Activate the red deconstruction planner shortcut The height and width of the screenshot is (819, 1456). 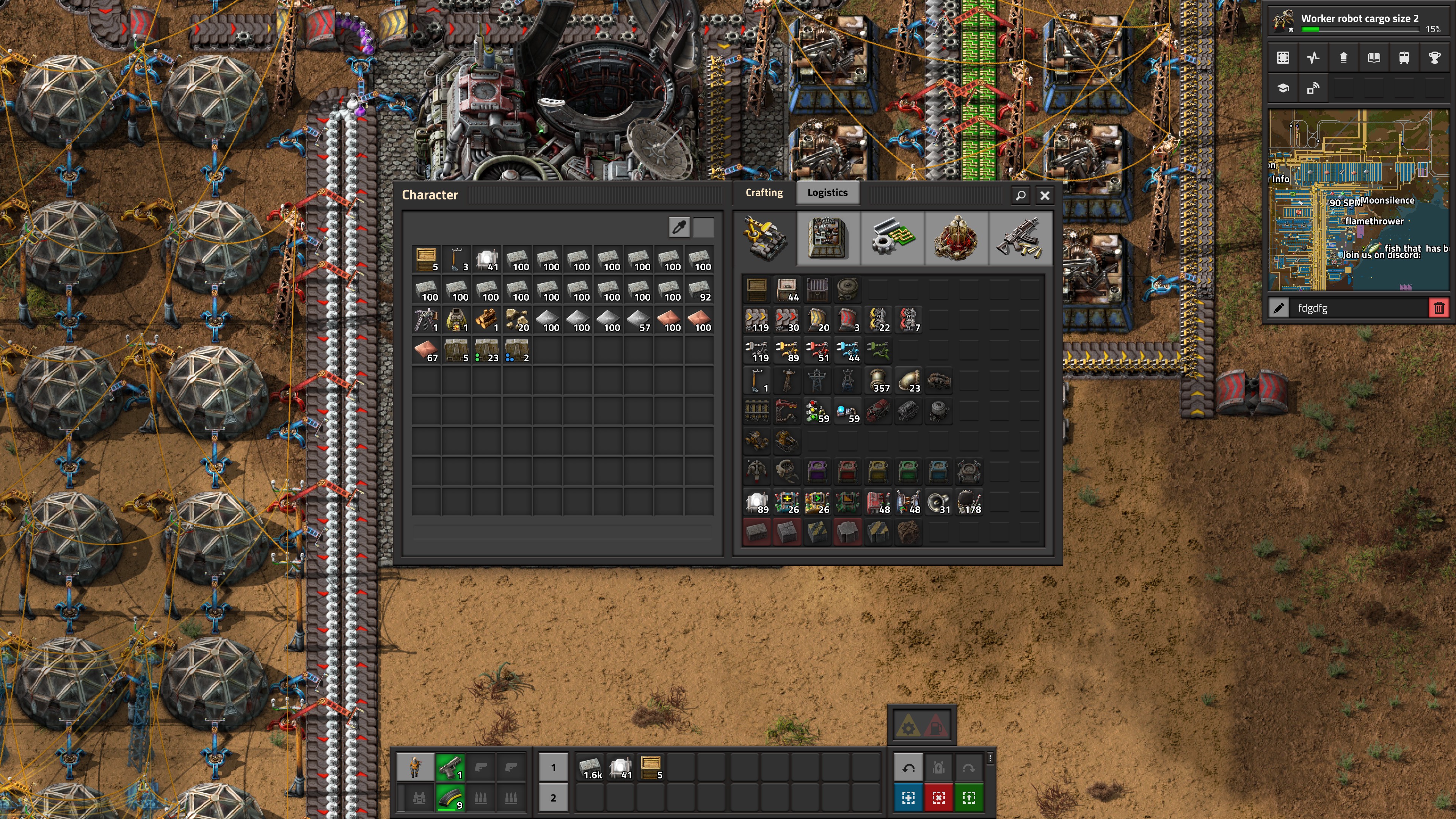(x=938, y=797)
